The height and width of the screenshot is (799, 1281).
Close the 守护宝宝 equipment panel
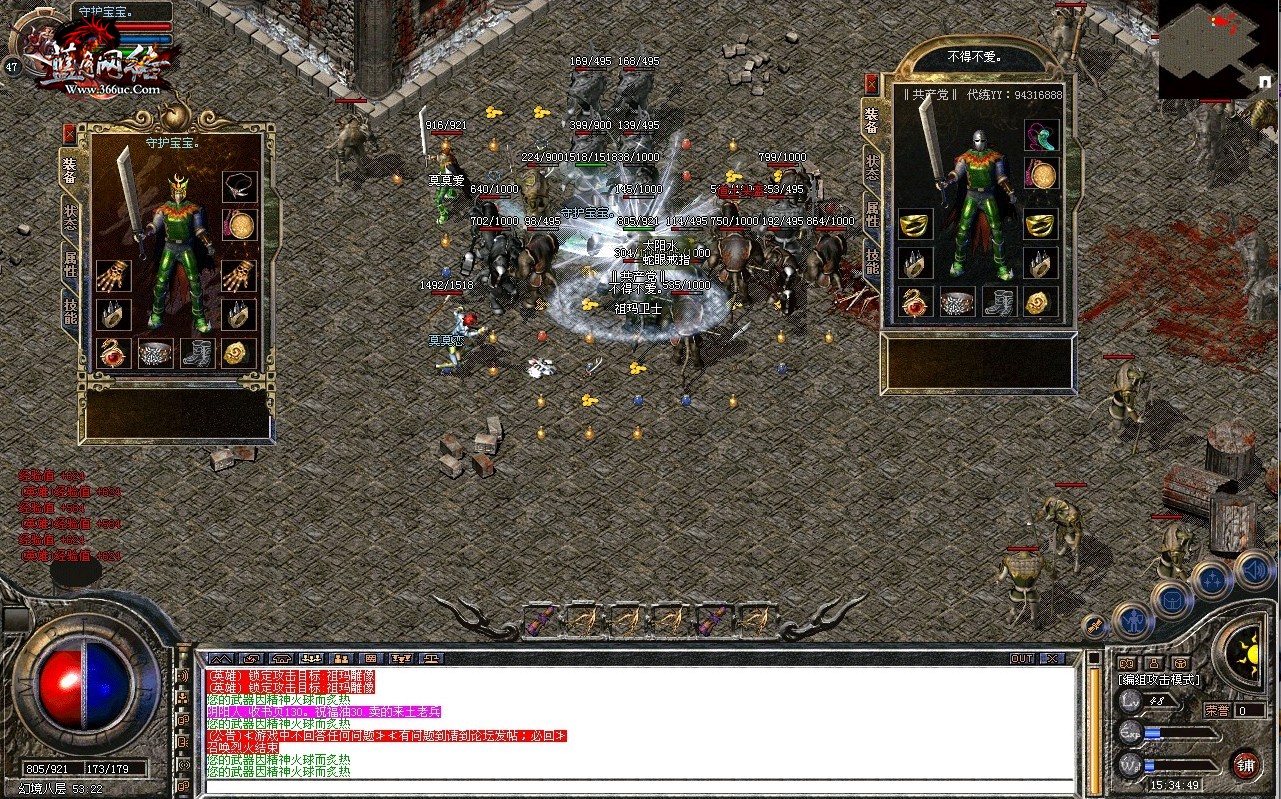click(x=69, y=132)
